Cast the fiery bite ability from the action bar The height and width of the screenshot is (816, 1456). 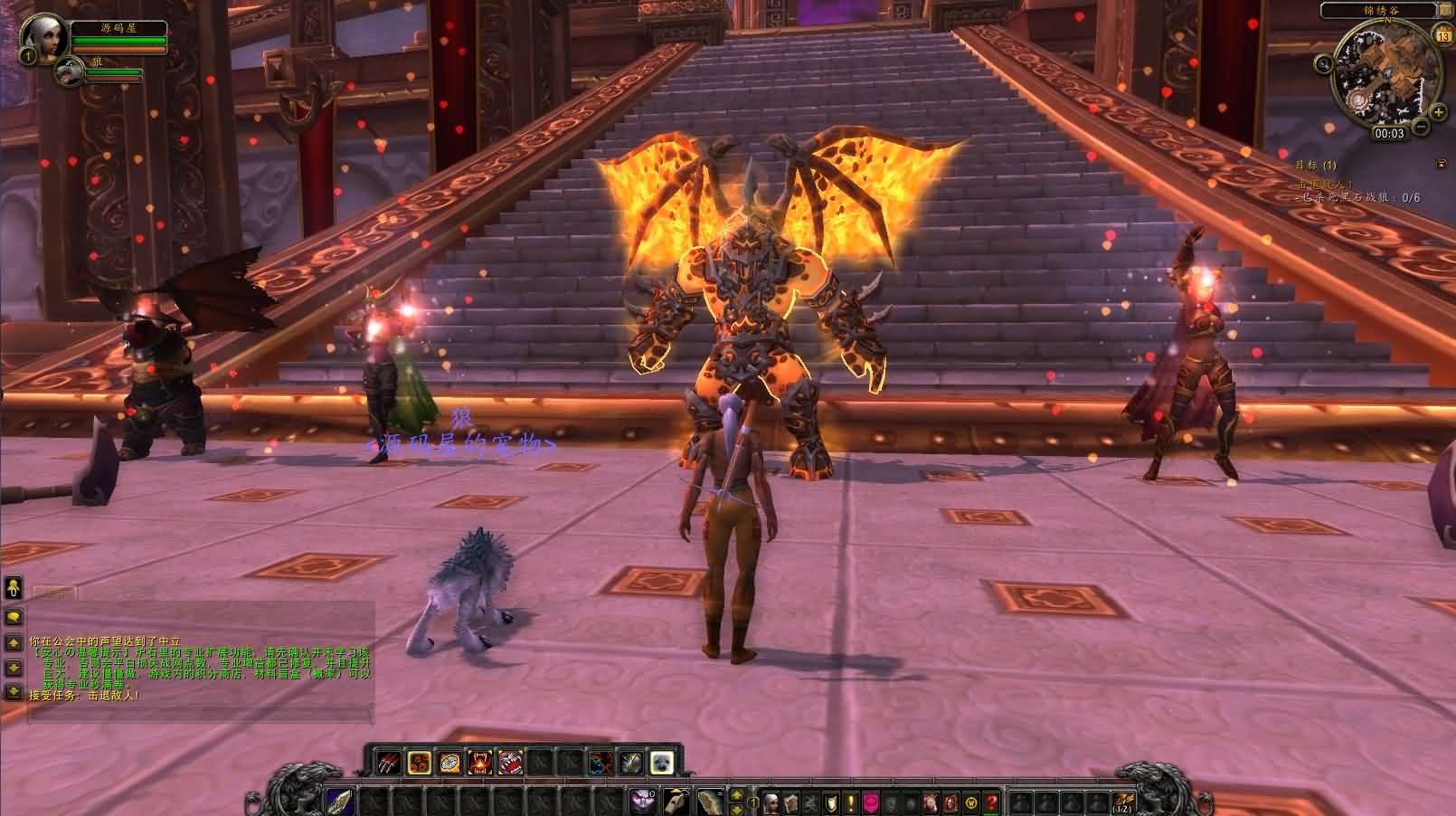(479, 762)
